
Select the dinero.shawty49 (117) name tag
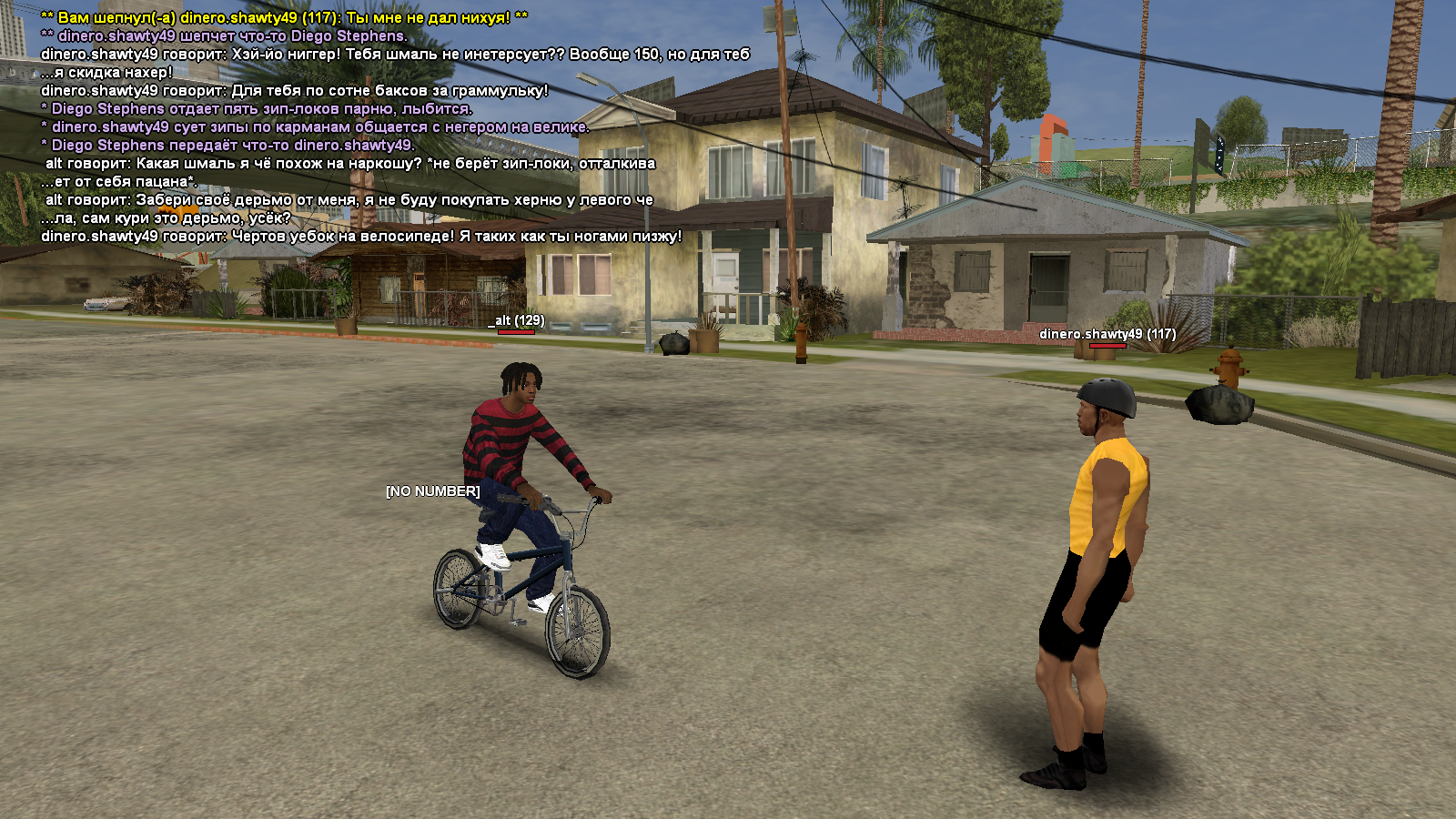pos(1107,334)
